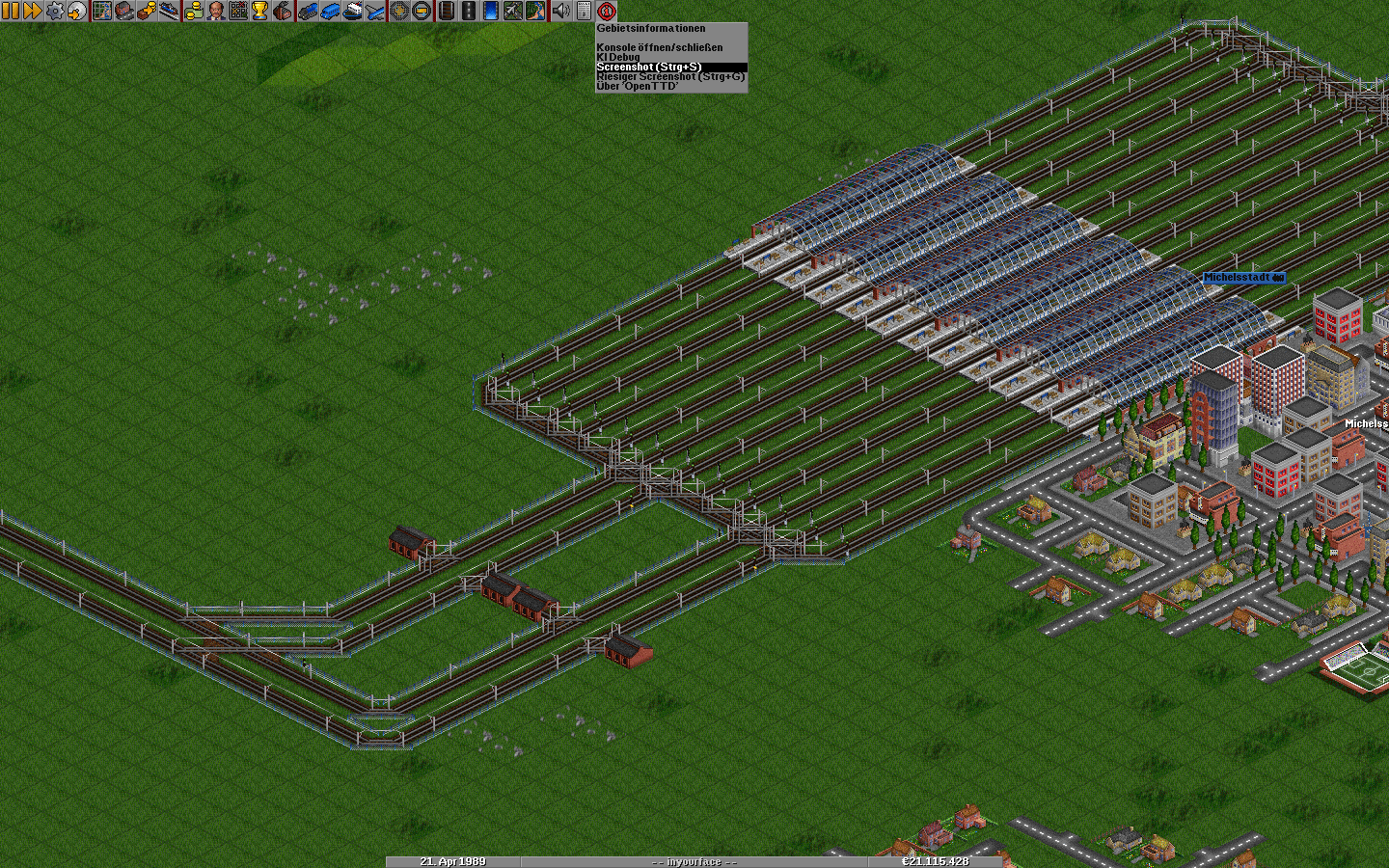Choose Gebietsinformationen from the dropdown
Screen dimensions: 1389x868
651,29
